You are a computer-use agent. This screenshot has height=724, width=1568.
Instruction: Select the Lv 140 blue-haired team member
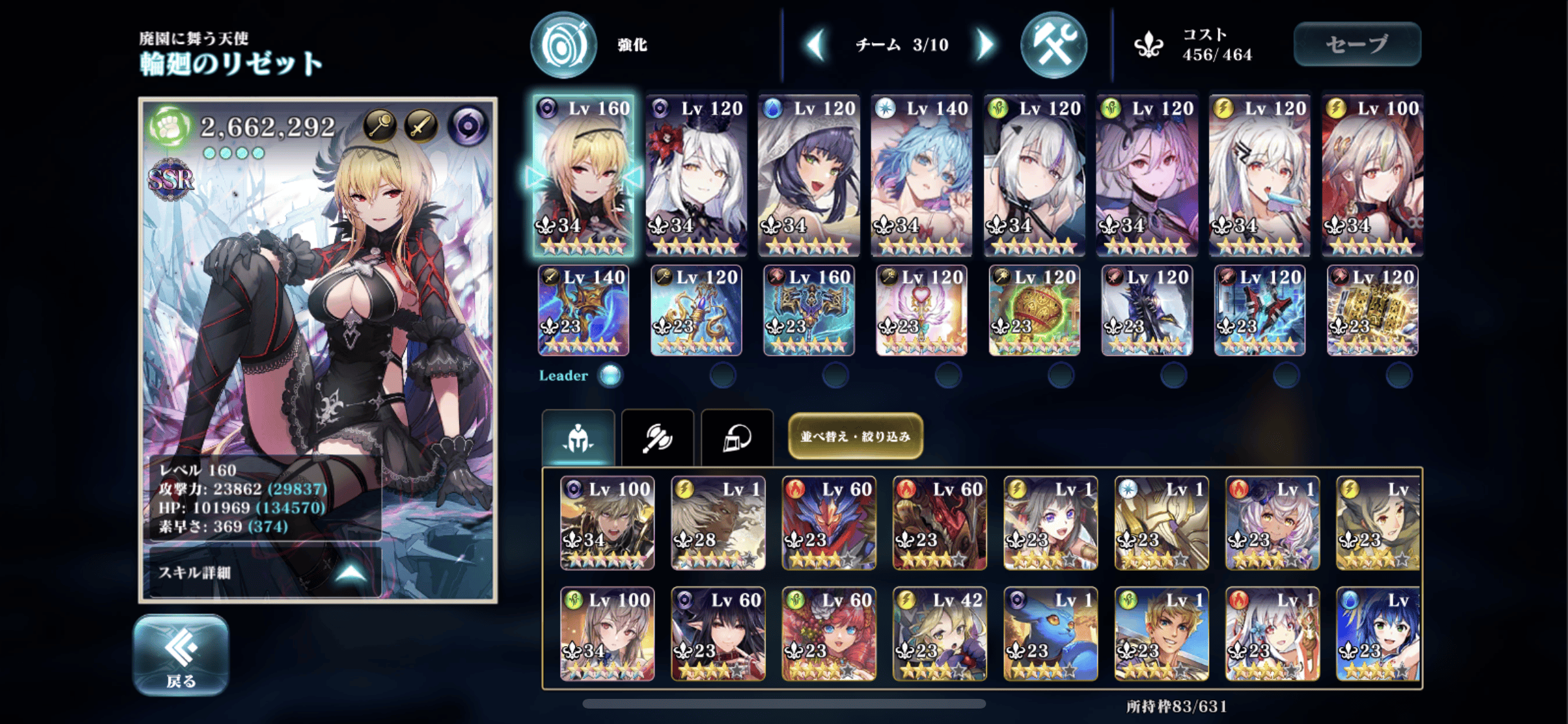click(x=921, y=175)
